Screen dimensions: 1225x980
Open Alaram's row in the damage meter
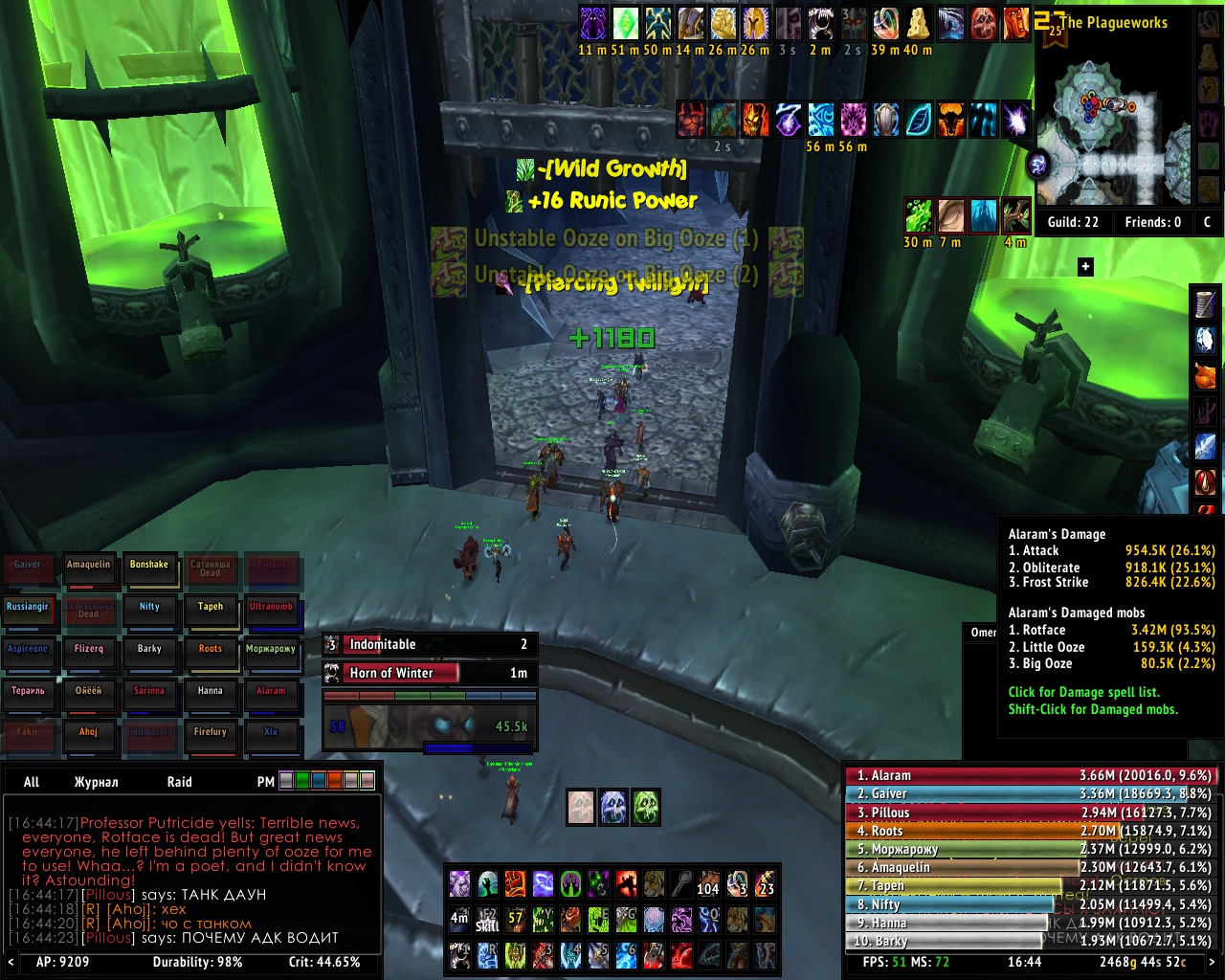click(1029, 775)
